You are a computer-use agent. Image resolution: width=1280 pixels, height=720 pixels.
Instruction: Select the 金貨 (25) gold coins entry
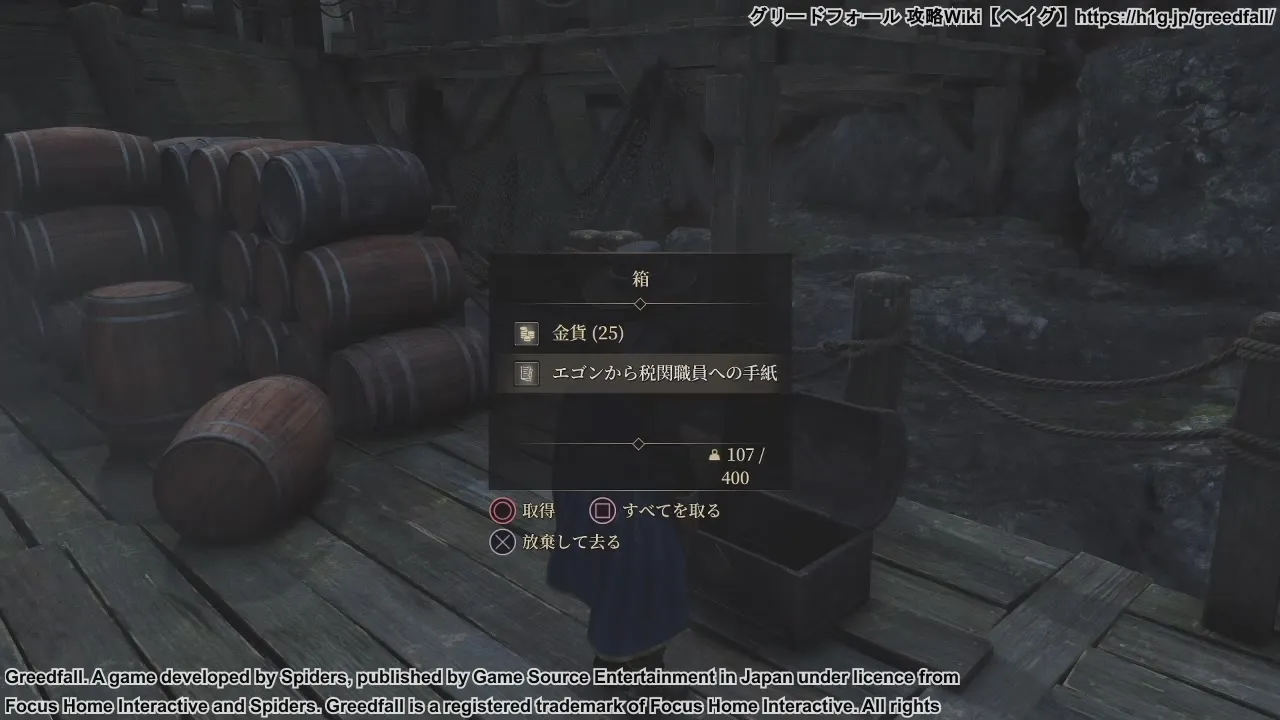click(x=588, y=333)
